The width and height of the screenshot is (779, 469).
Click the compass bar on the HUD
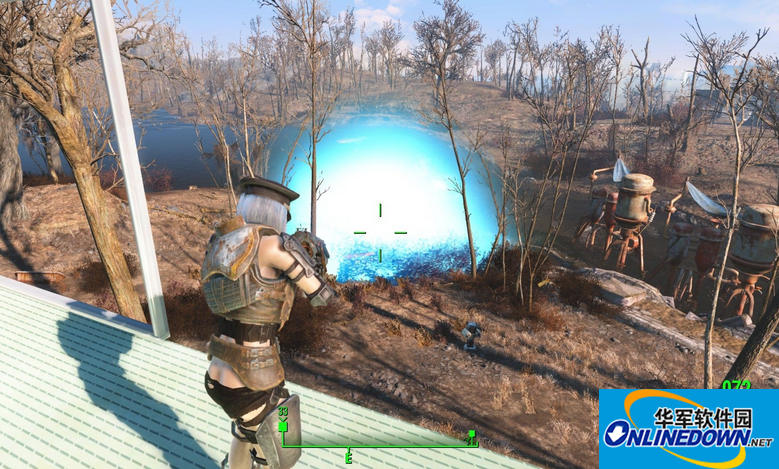(x=377, y=444)
